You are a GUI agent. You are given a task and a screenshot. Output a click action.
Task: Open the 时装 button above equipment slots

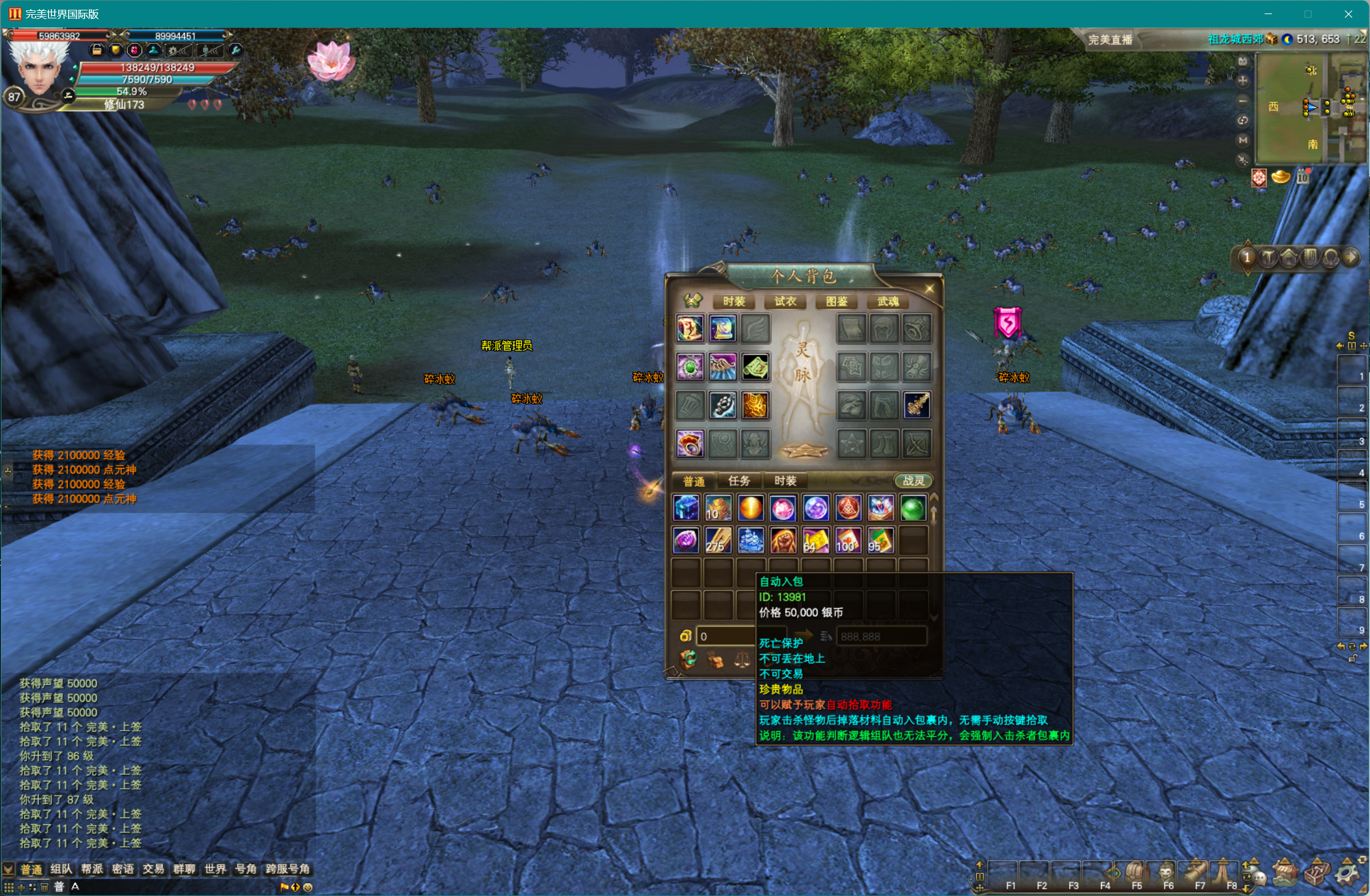coord(733,301)
